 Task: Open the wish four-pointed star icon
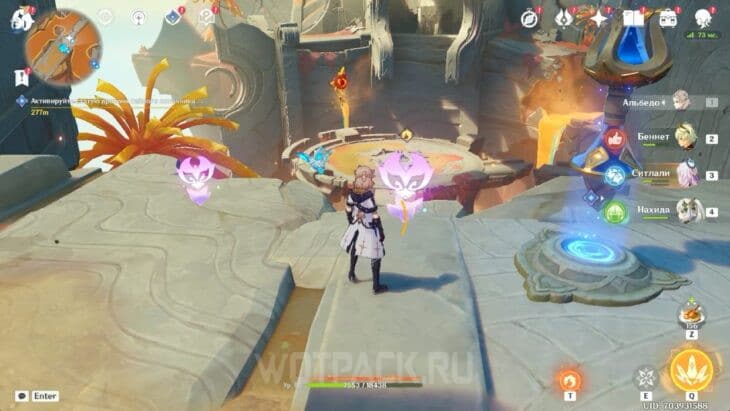tap(599, 17)
